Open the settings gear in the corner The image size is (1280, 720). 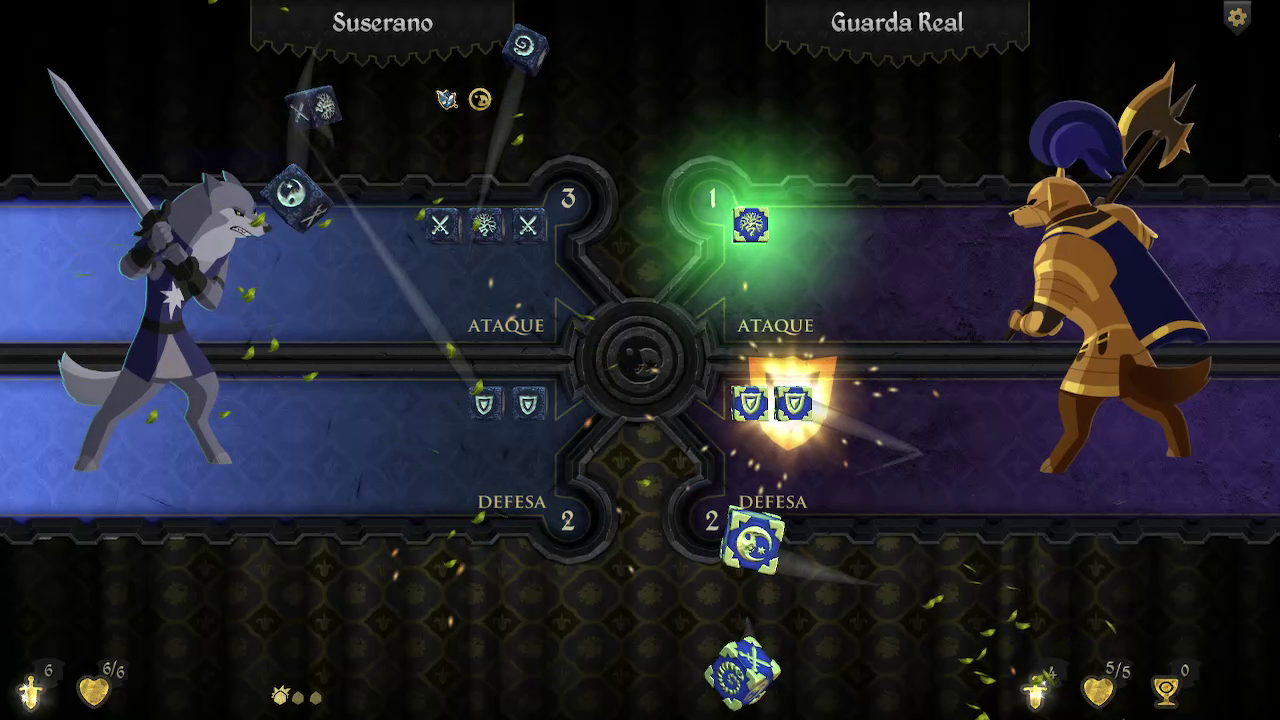click(1237, 18)
